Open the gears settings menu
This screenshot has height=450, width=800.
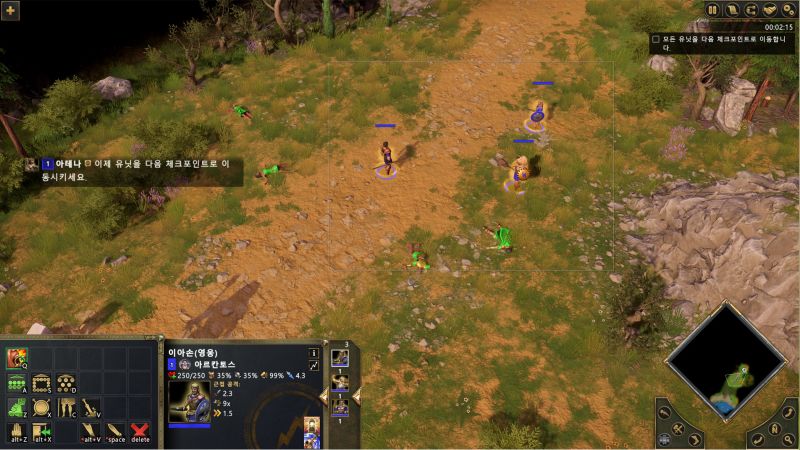point(787,9)
